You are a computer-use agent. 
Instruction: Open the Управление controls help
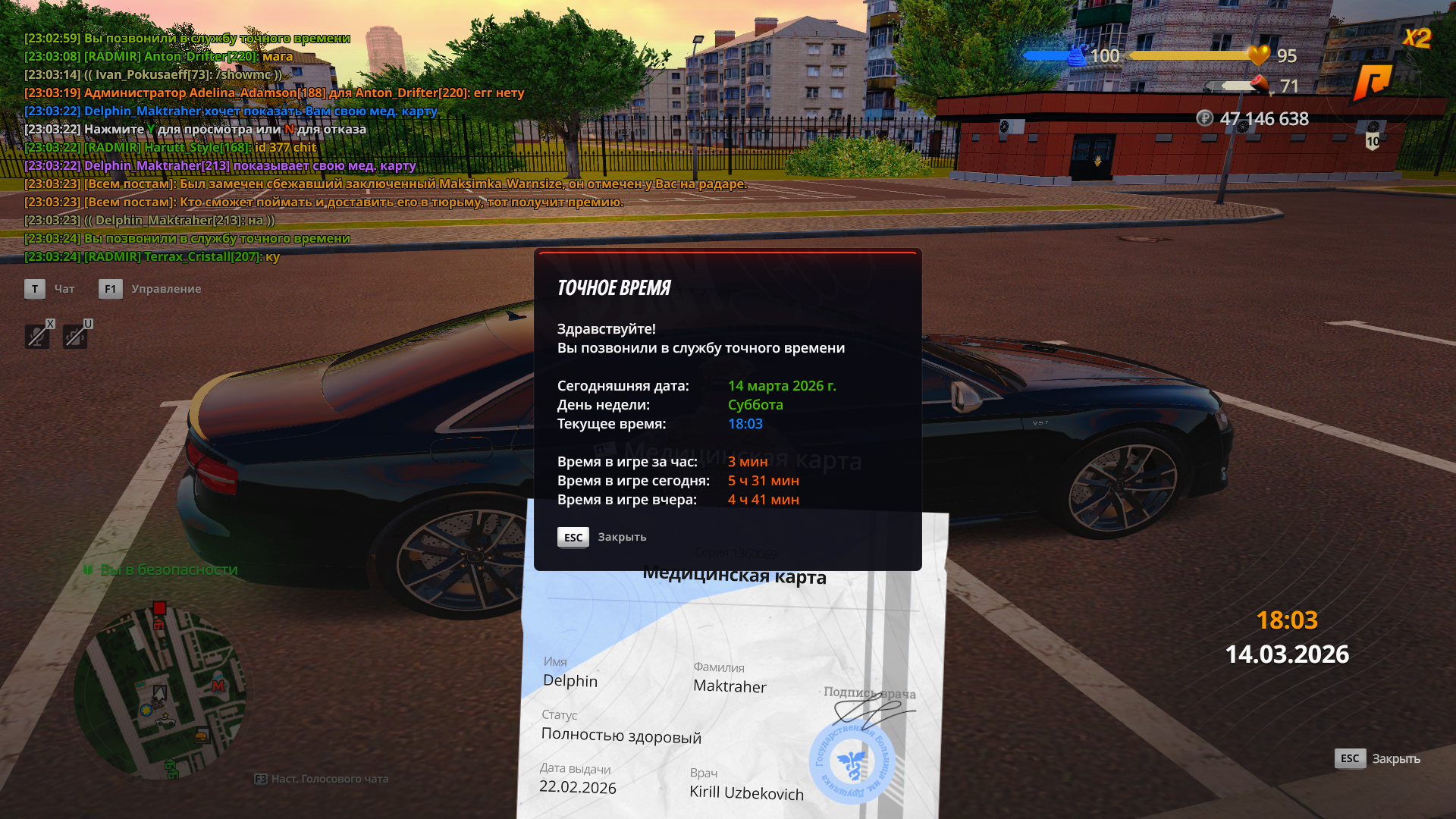(x=111, y=289)
